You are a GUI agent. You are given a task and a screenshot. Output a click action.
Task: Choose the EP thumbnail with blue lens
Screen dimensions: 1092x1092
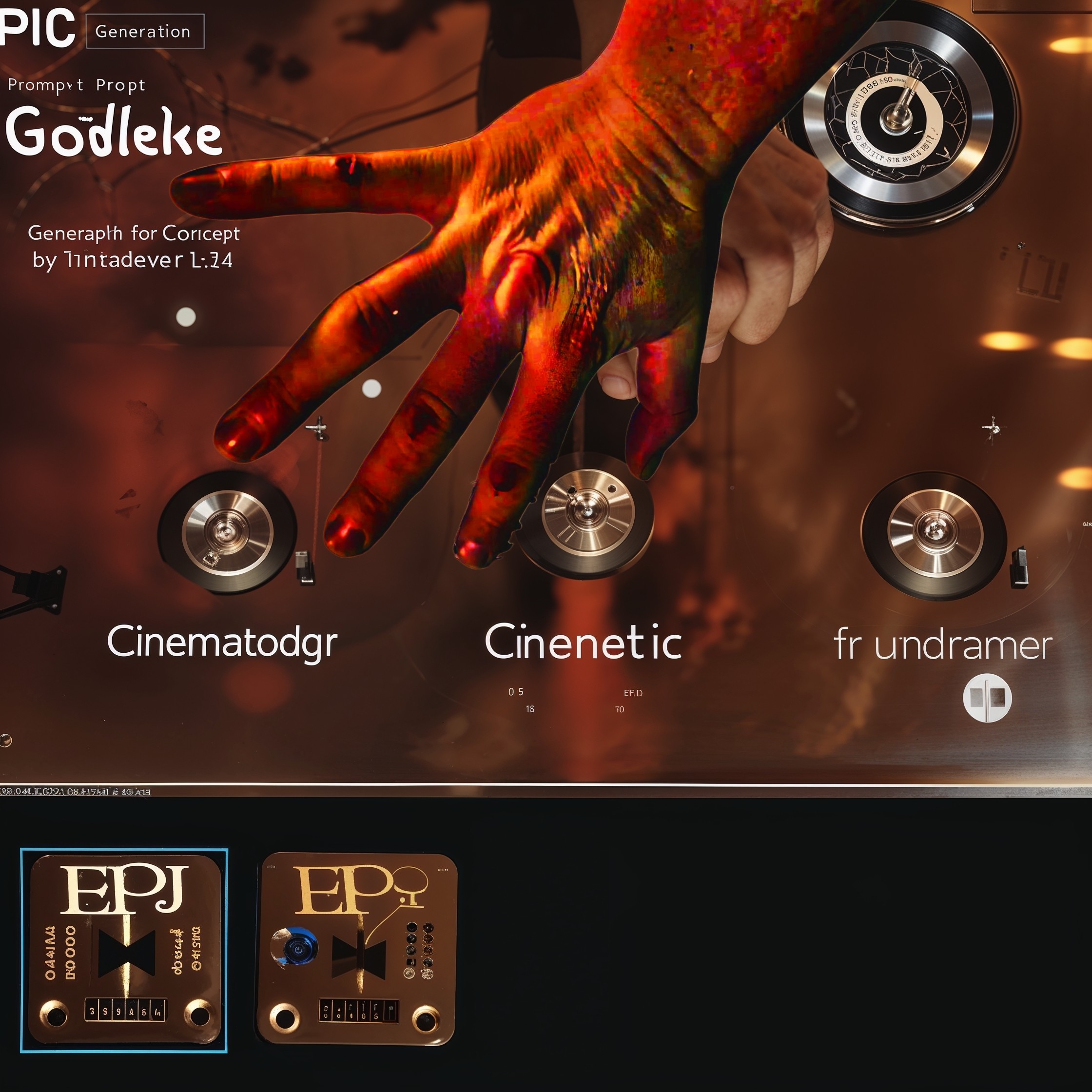click(x=357, y=949)
